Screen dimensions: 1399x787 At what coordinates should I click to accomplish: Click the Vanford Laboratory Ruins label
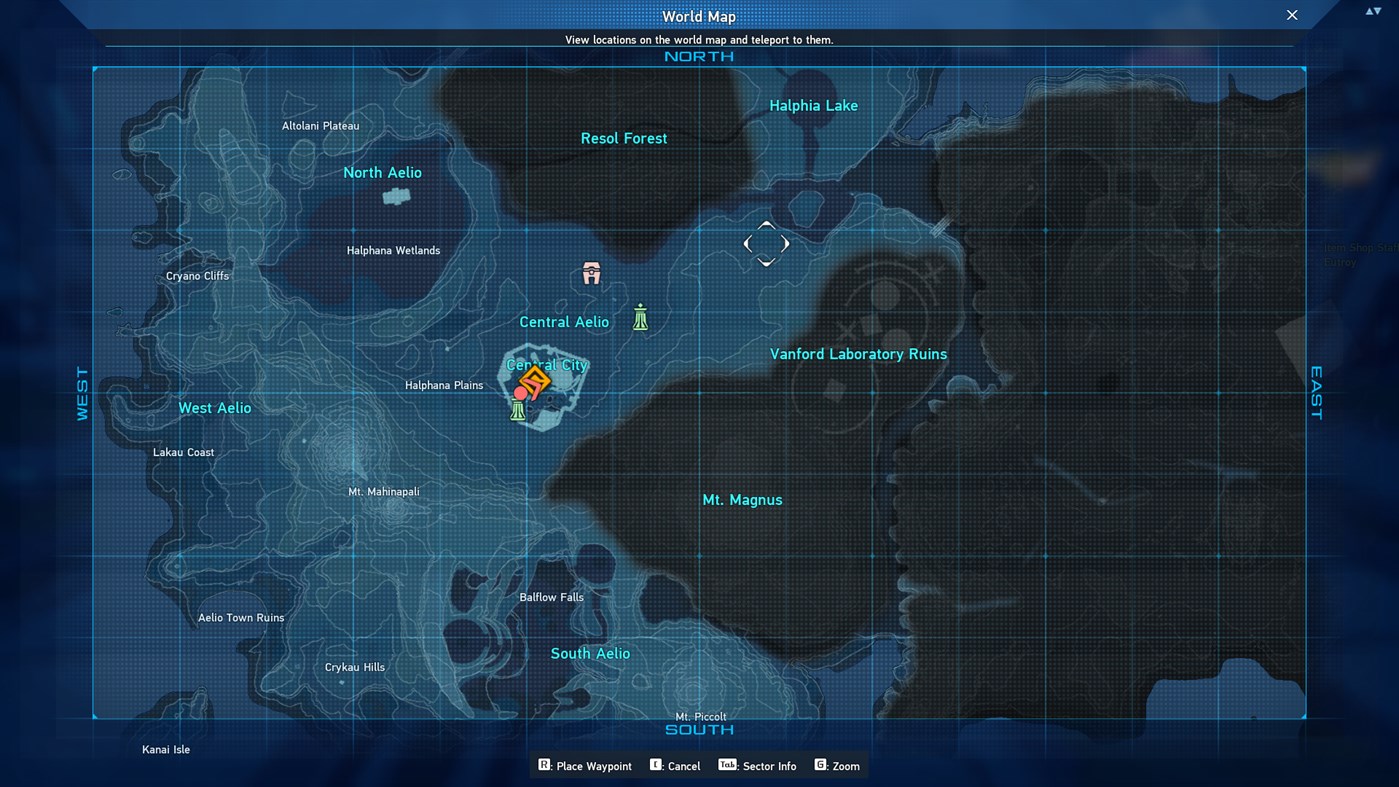pos(858,353)
